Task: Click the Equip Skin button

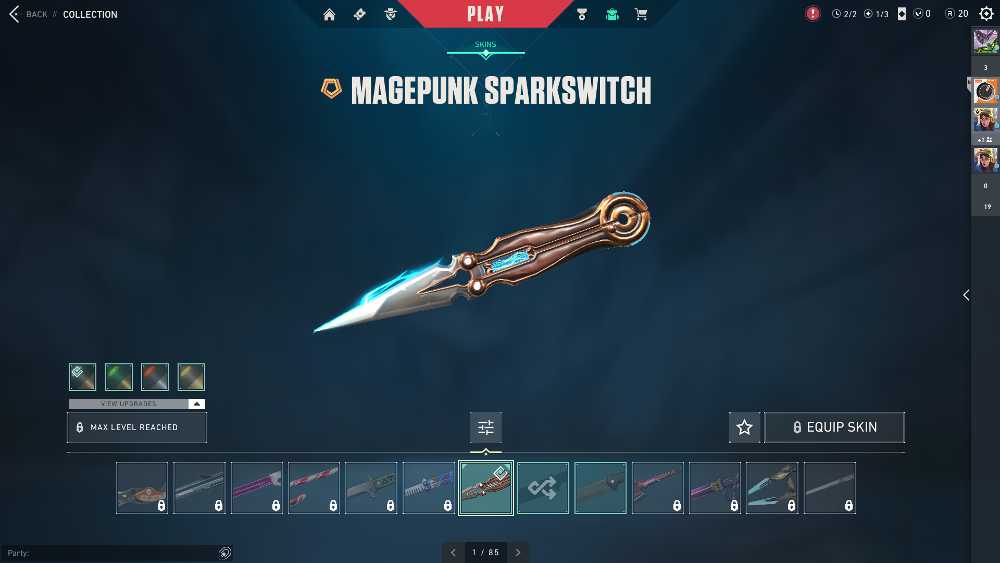Action: (x=834, y=428)
